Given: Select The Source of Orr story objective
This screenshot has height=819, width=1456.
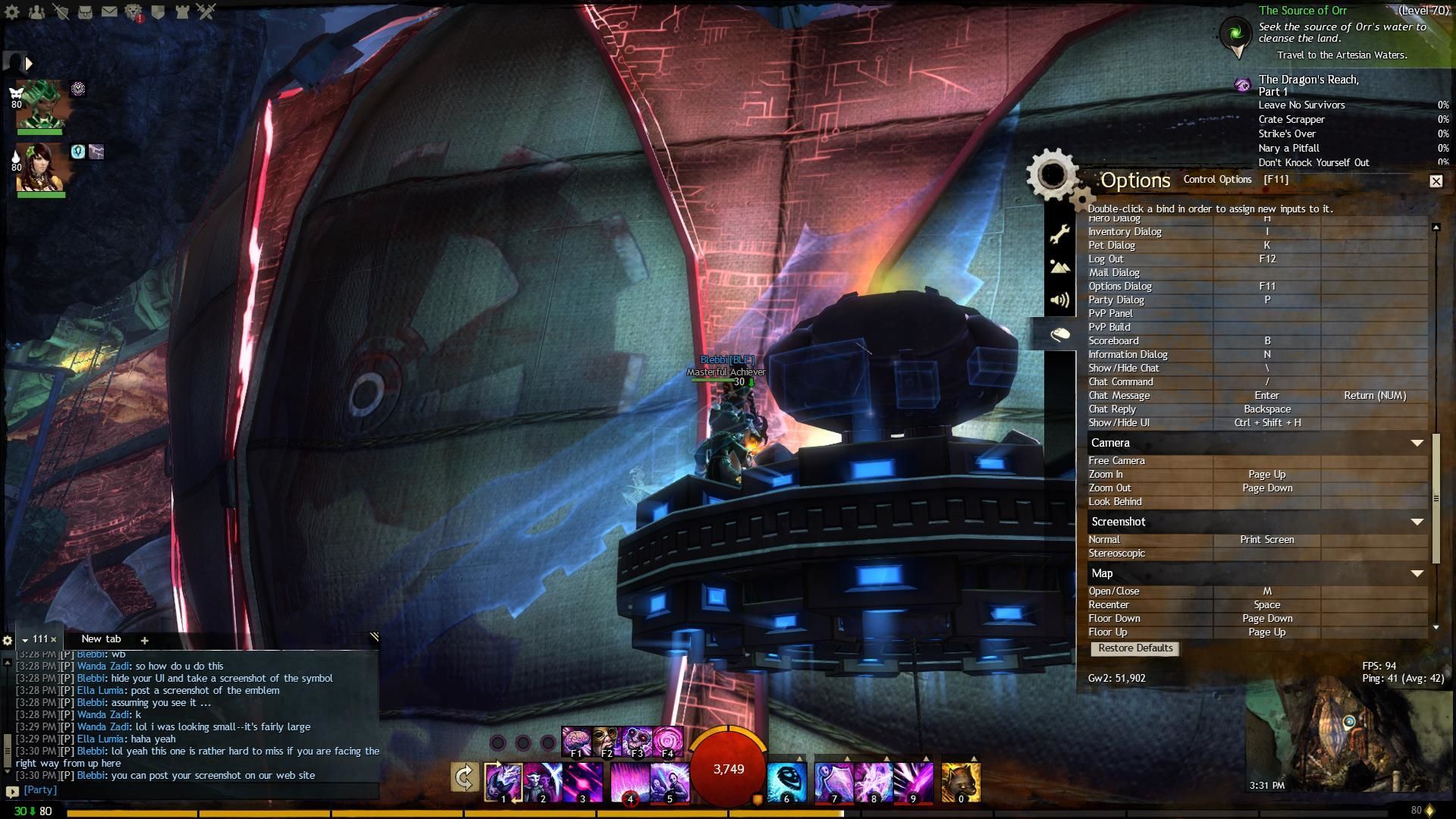Looking at the screenshot, I should click(x=1303, y=11).
